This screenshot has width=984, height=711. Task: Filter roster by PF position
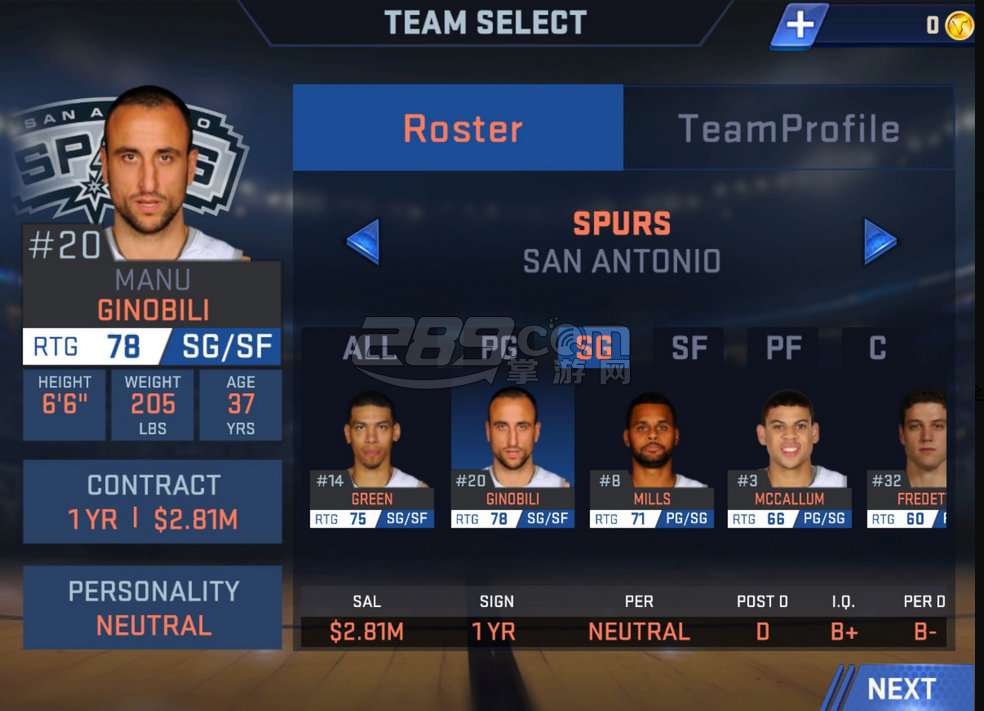(x=783, y=348)
